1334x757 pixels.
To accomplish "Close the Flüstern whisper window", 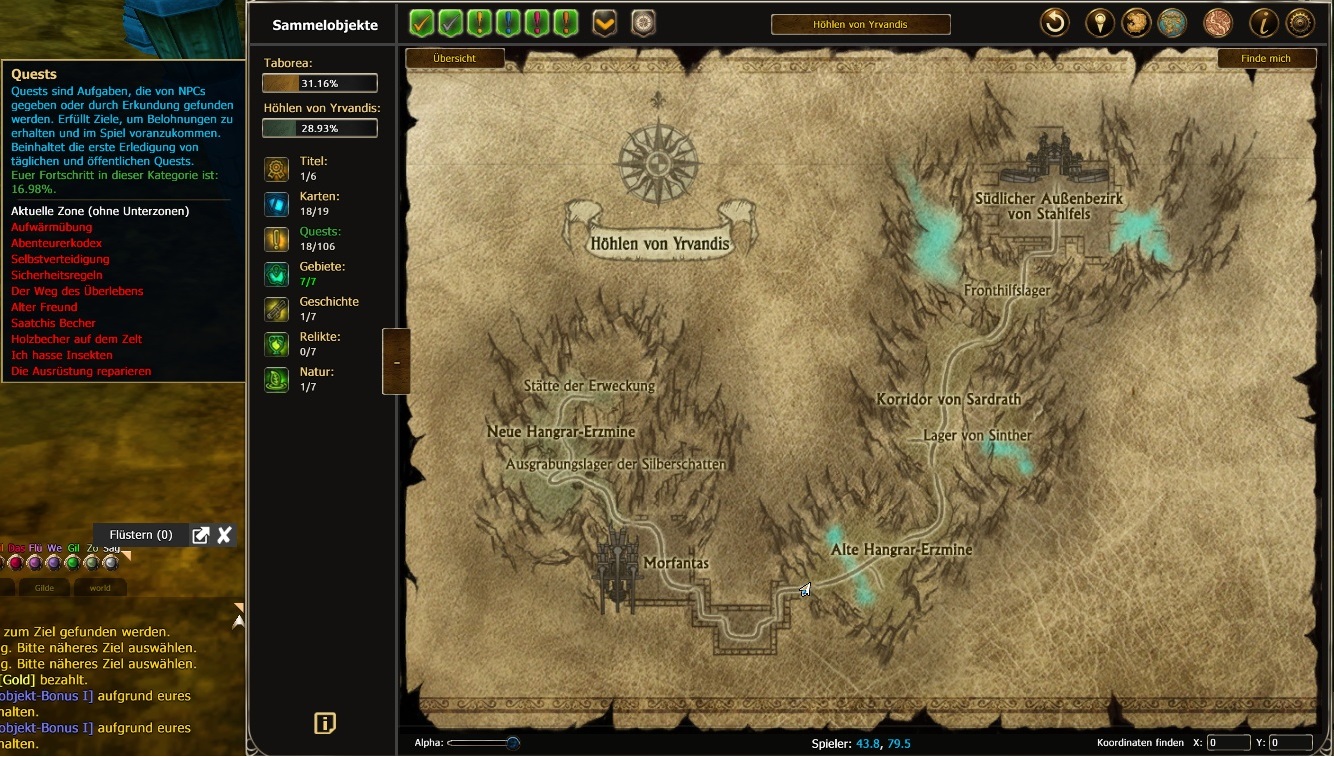I will [225, 535].
